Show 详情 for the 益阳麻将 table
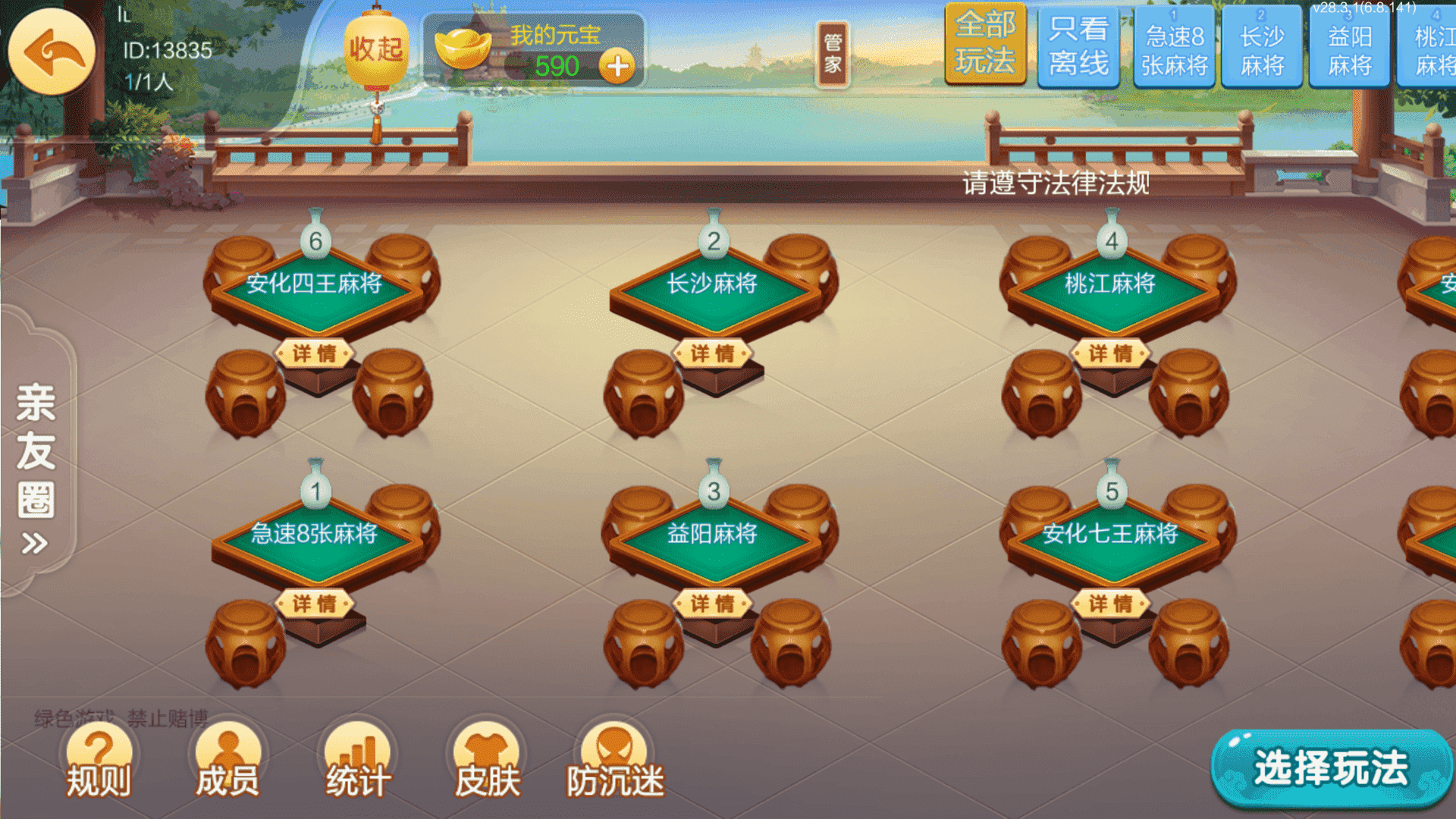This screenshot has width=1456, height=819. (713, 604)
